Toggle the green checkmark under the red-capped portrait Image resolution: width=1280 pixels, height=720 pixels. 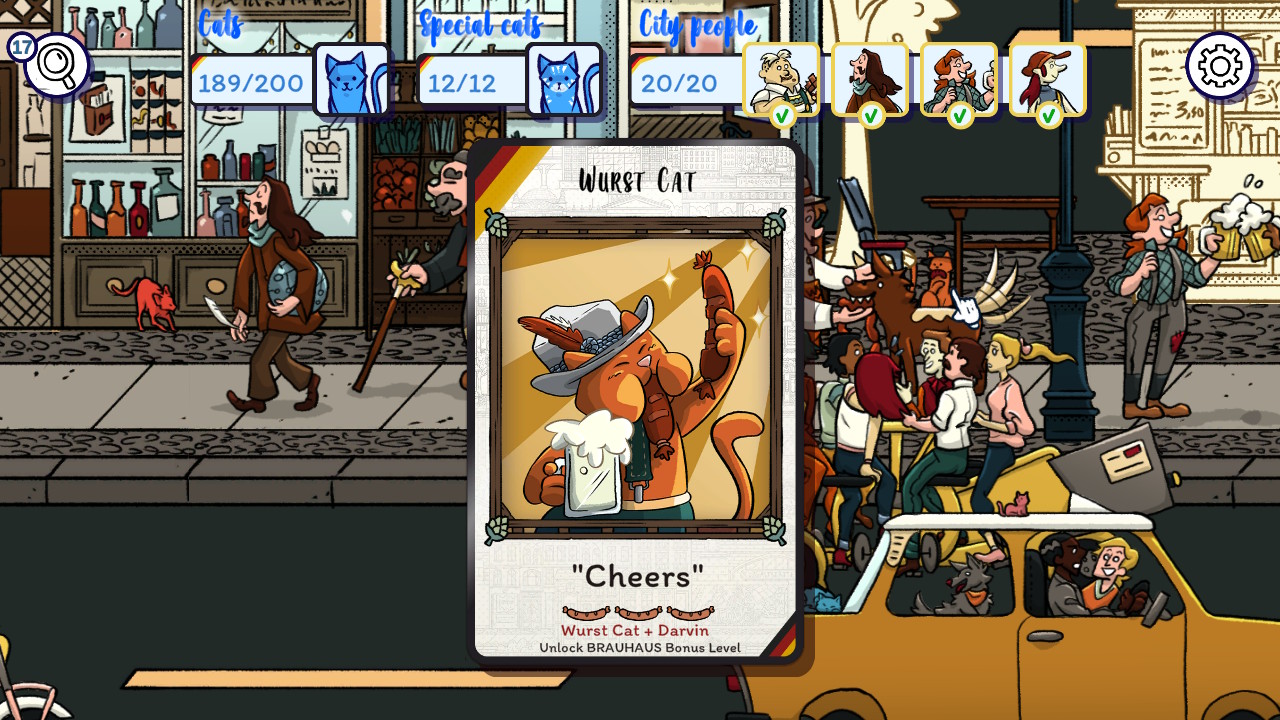coord(1048,115)
